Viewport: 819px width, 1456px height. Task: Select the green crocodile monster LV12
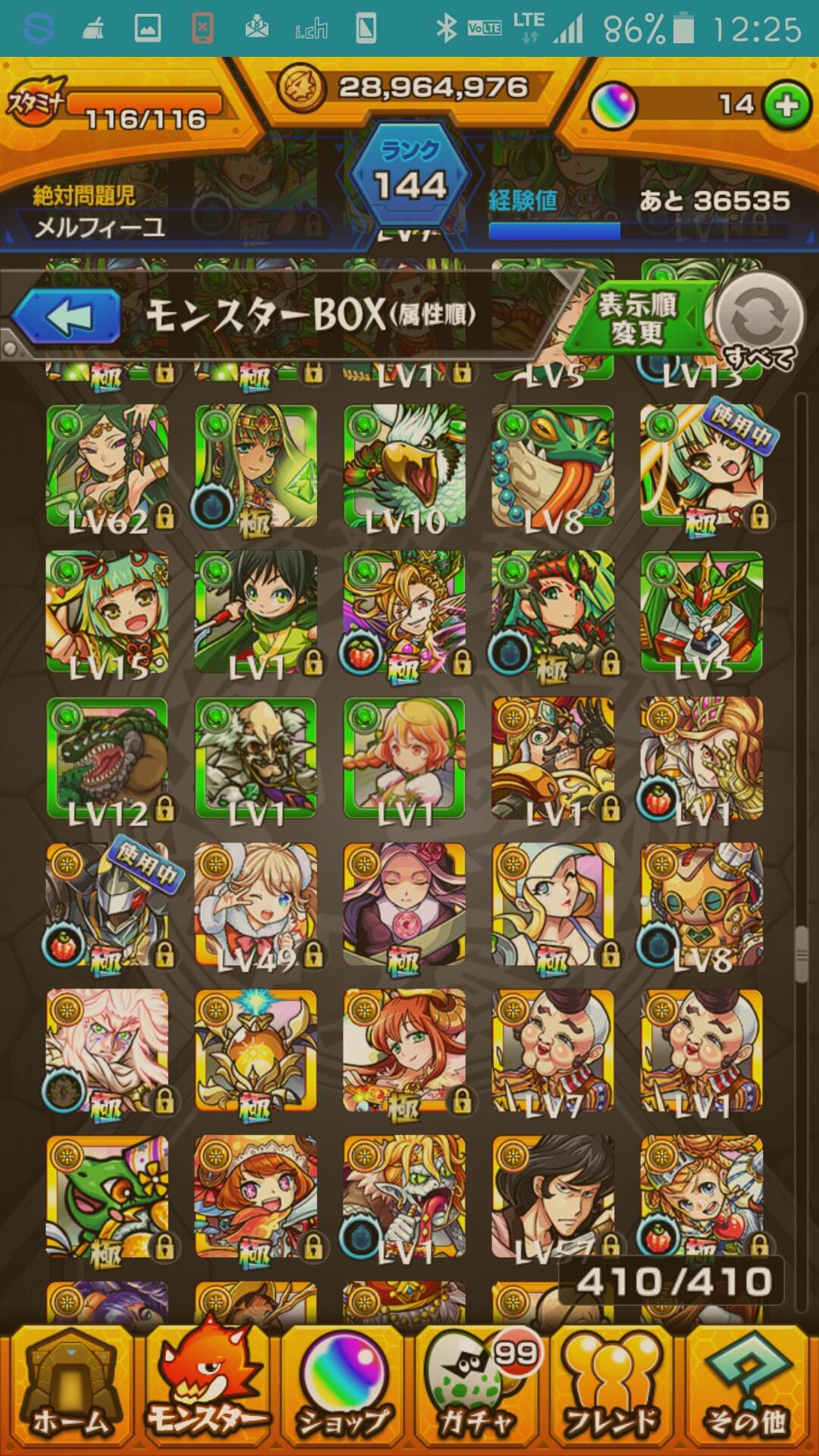[x=107, y=758]
